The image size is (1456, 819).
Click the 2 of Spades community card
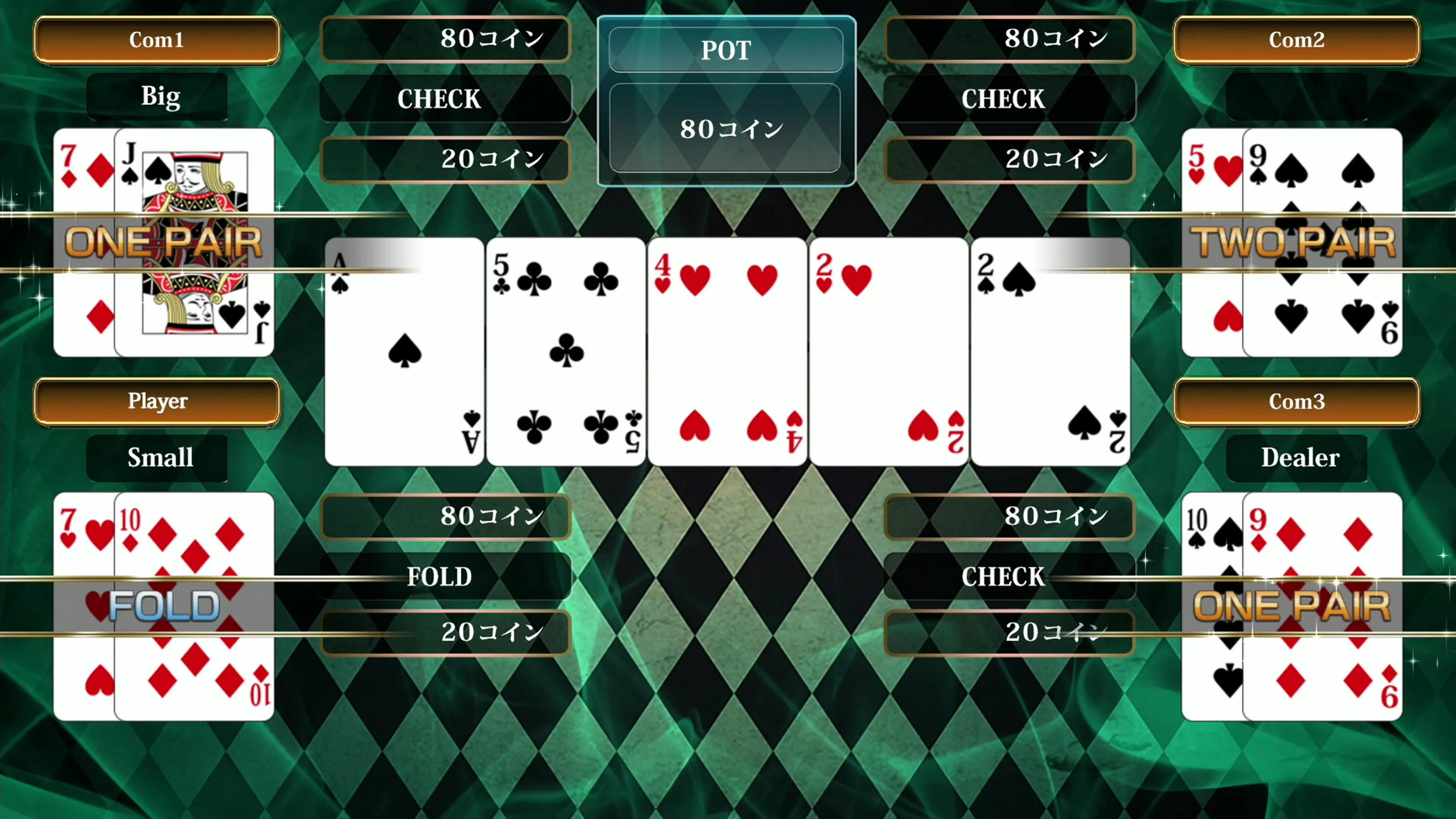click(1050, 350)
